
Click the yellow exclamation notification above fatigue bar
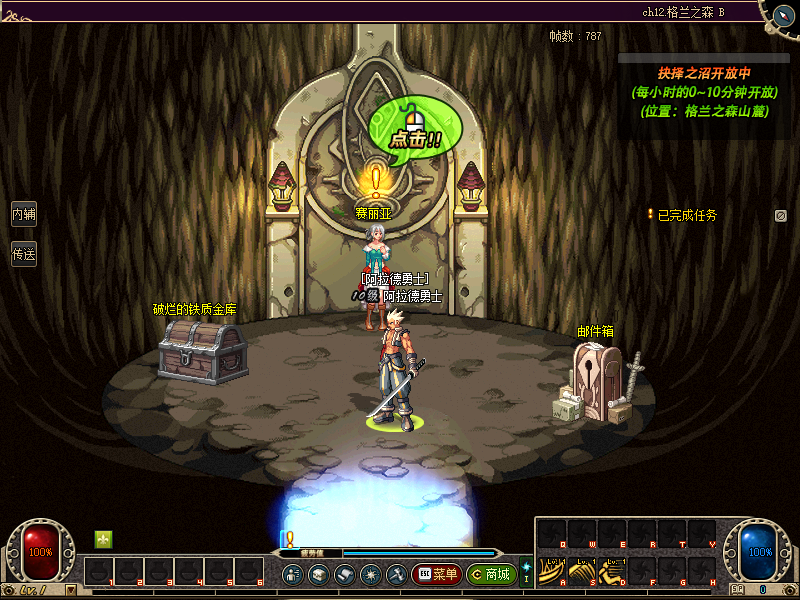point(288,539)
